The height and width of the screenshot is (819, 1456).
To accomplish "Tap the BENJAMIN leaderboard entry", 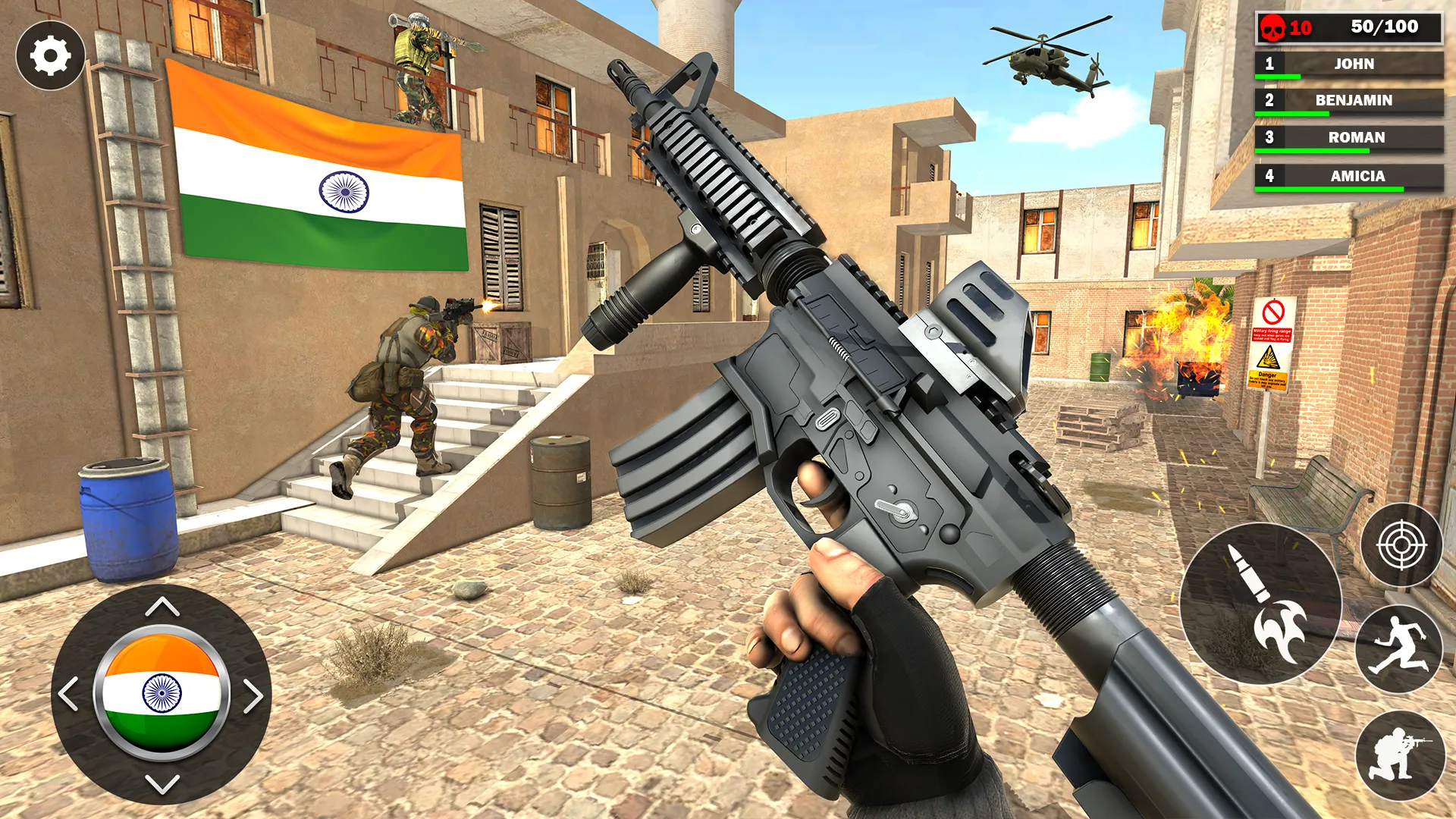I will [1354, 101].
